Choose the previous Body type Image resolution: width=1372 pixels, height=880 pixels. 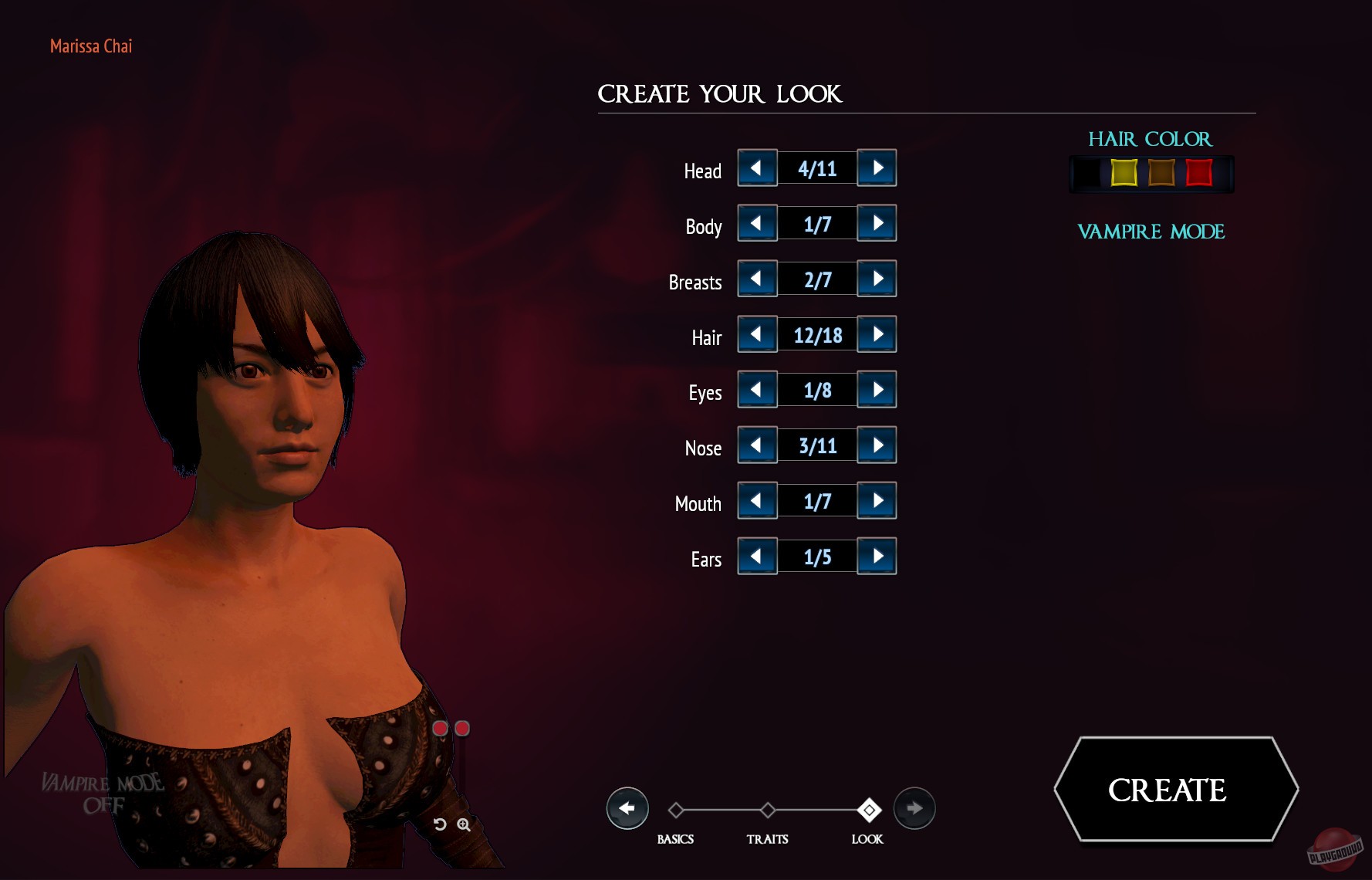click(x=757, y=223)
